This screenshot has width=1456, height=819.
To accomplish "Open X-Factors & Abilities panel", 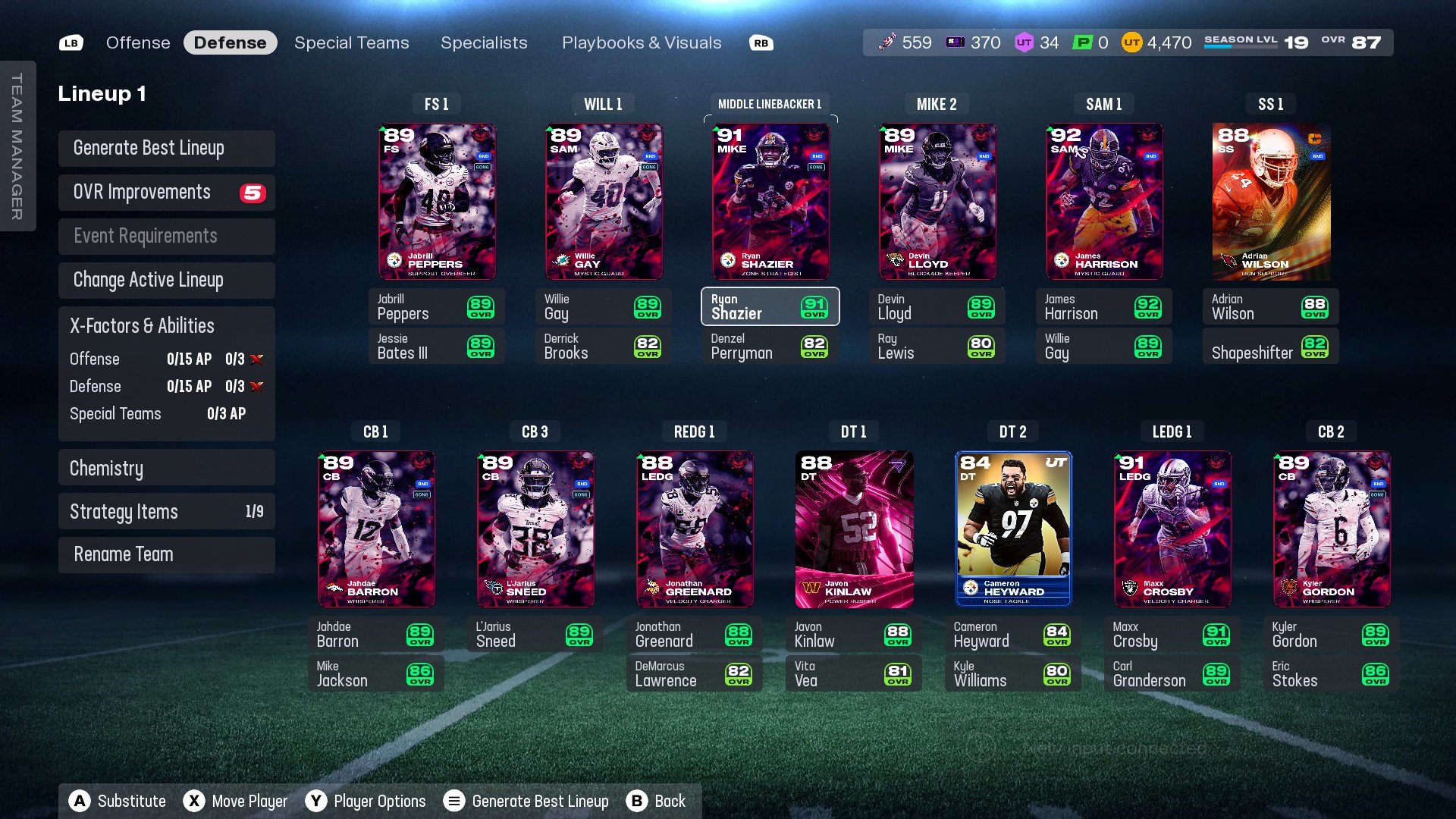I will click(x=166, y=326).
